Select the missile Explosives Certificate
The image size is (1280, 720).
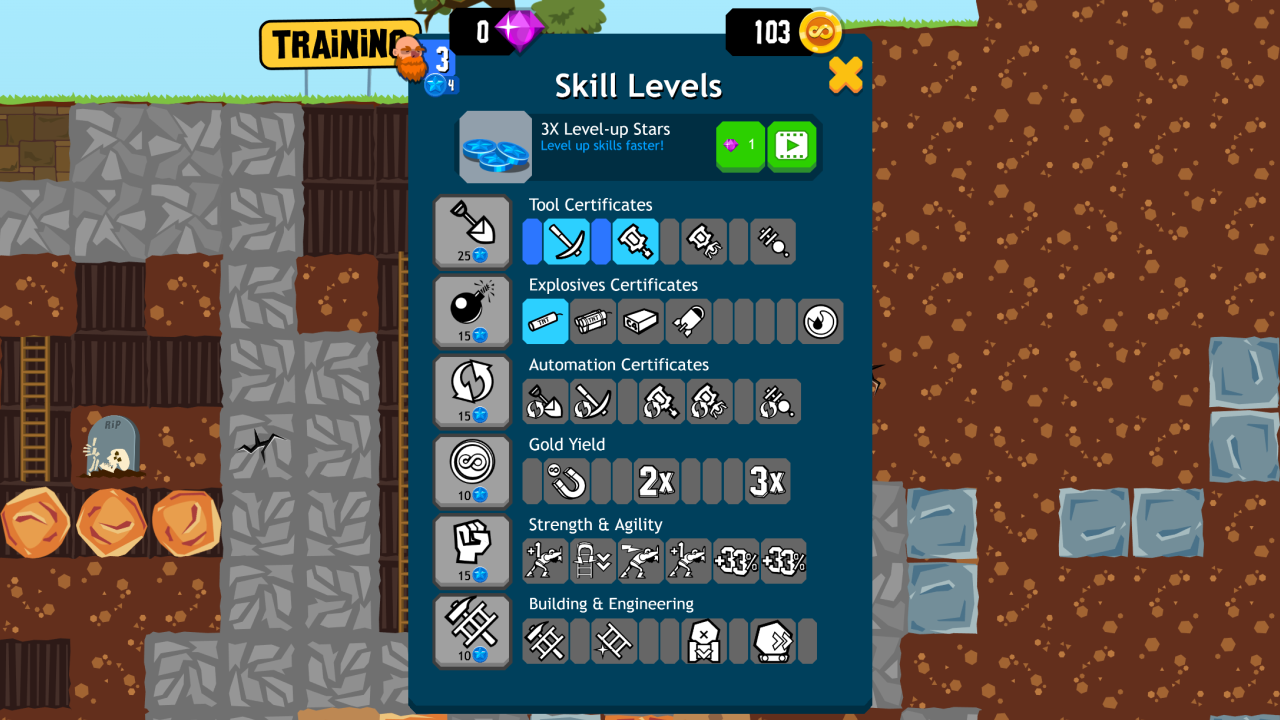click(688, 321)
